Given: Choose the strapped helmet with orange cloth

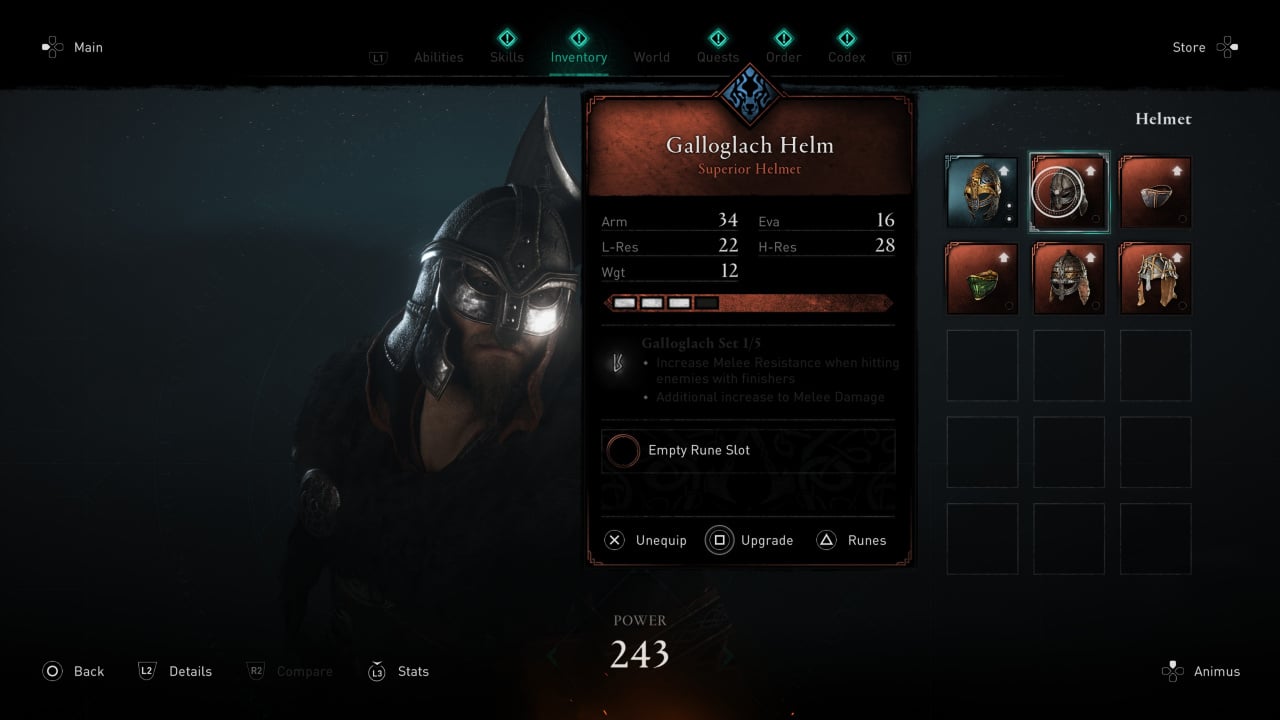Looking at the screenshot, I should (1155, 279).
